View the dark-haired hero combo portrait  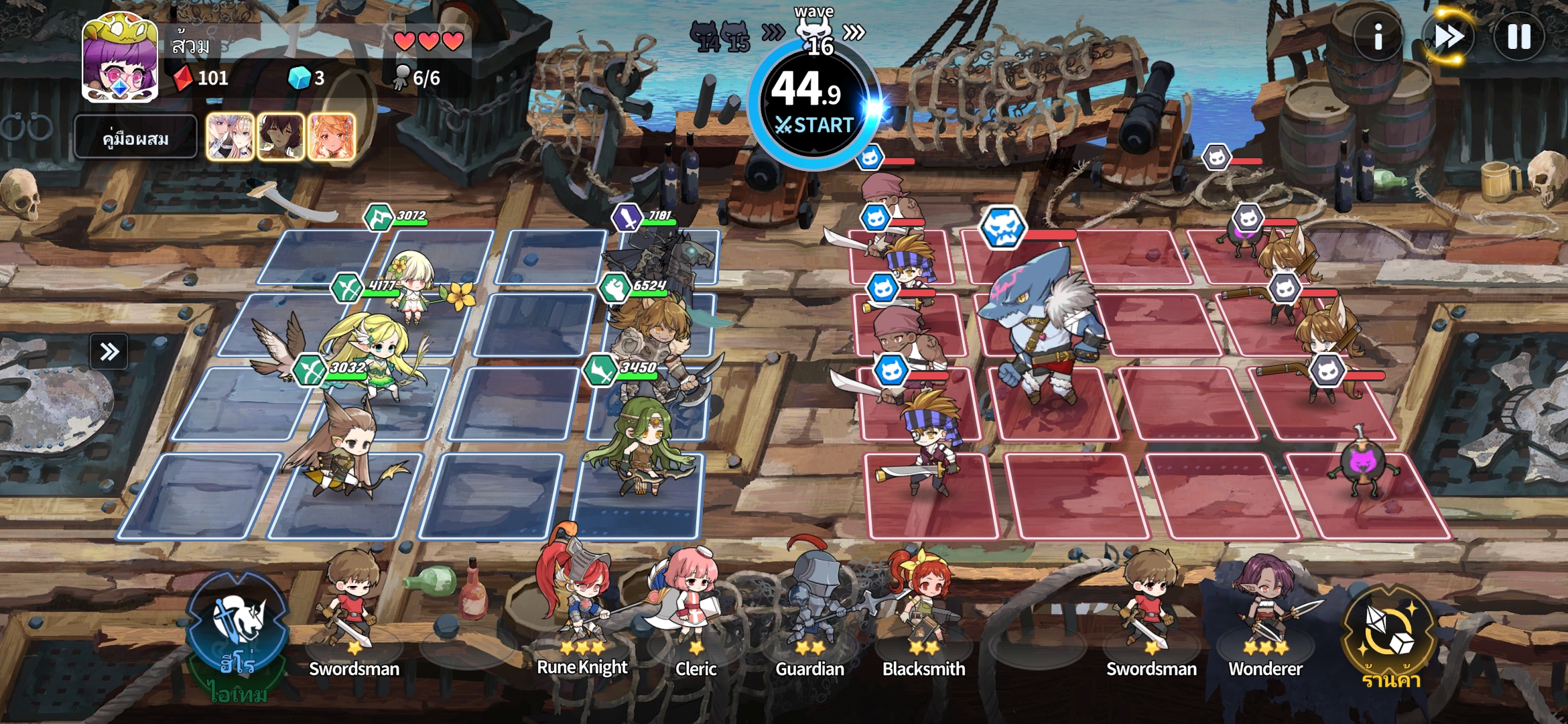[281, 137]
